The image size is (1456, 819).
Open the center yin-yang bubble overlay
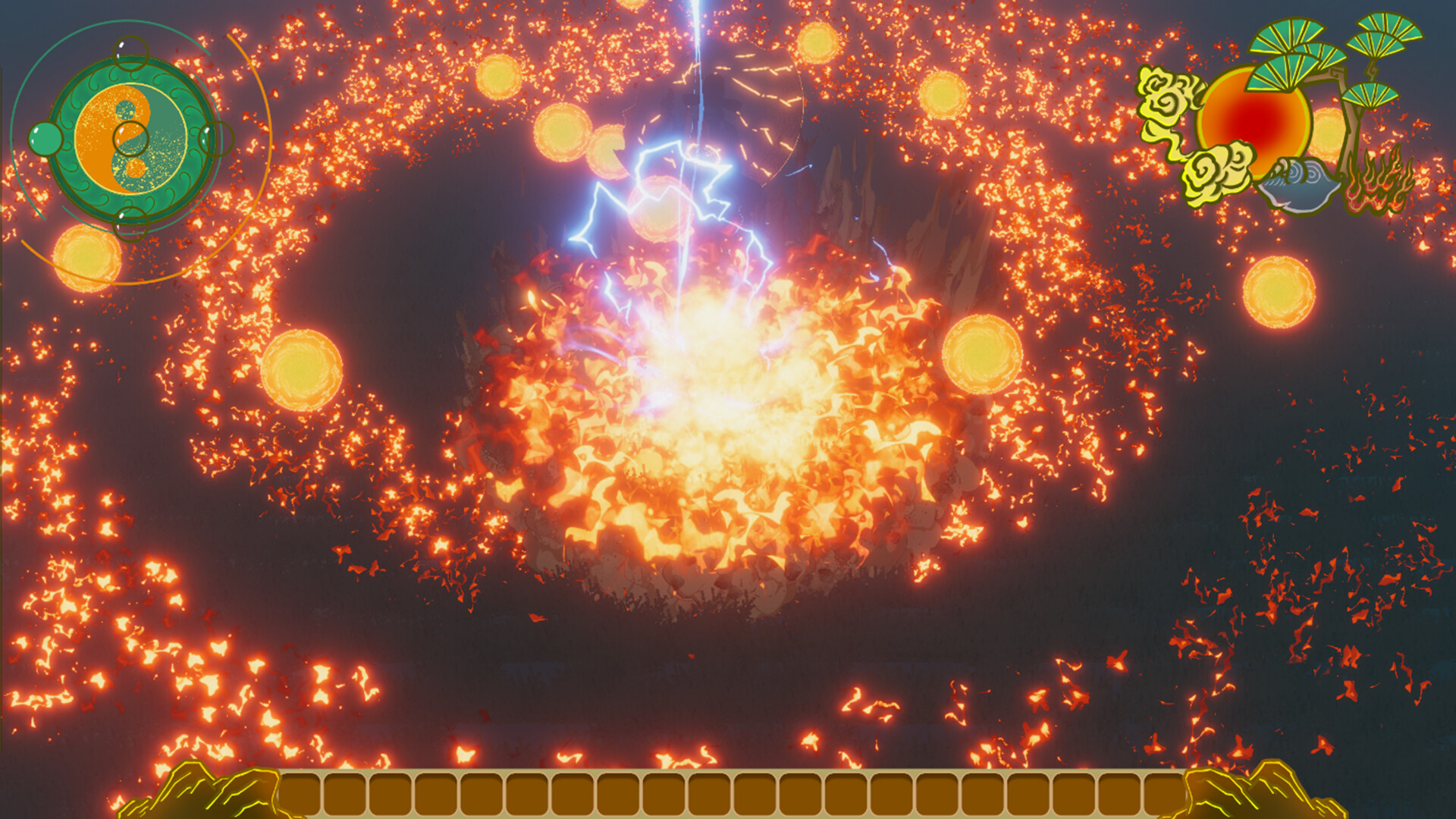pos(131,136)
